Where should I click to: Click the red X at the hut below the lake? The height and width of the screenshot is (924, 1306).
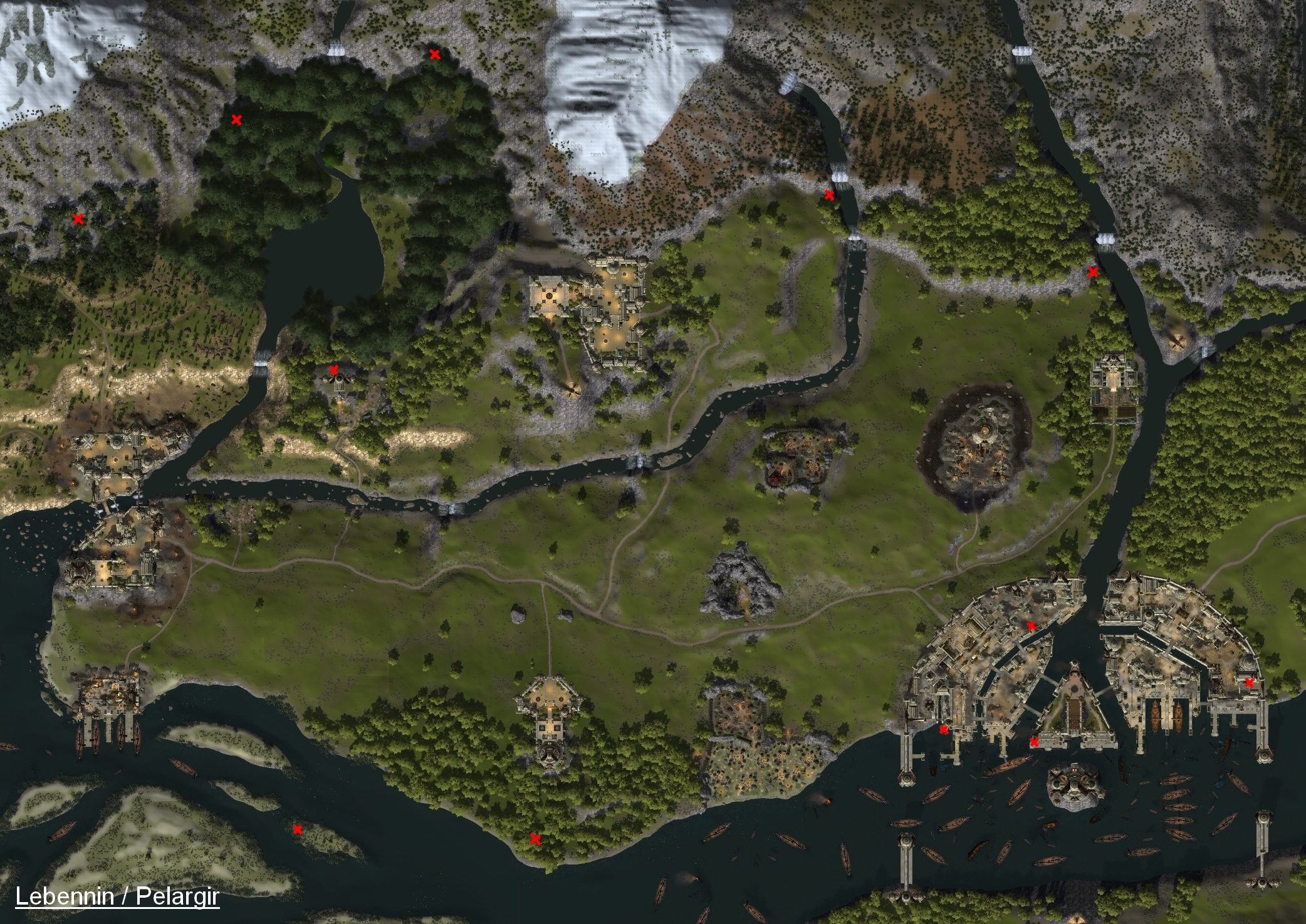[x=334, y=370]
